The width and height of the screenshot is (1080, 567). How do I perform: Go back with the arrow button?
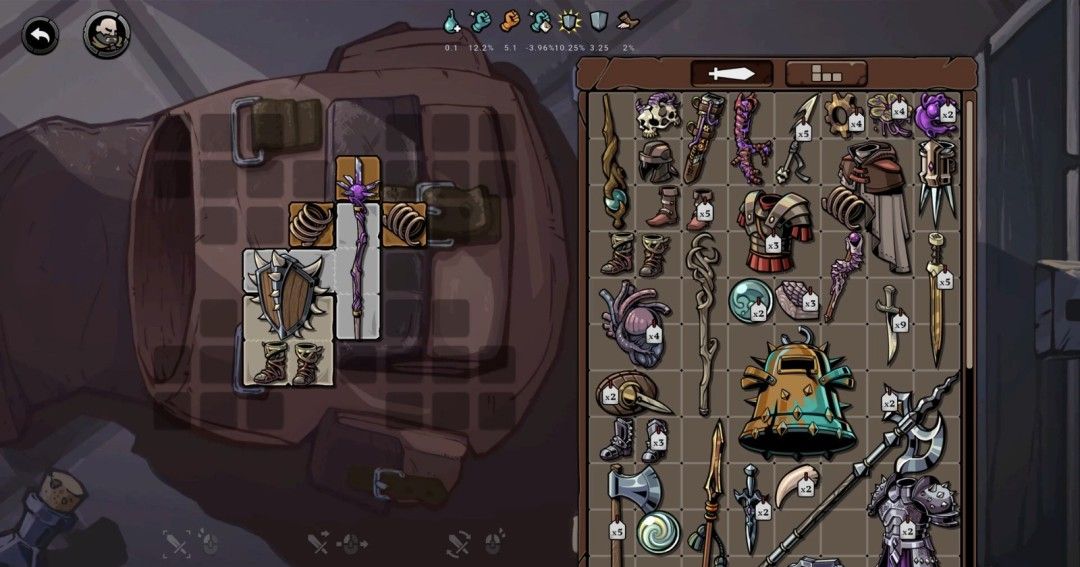point(40,36)
